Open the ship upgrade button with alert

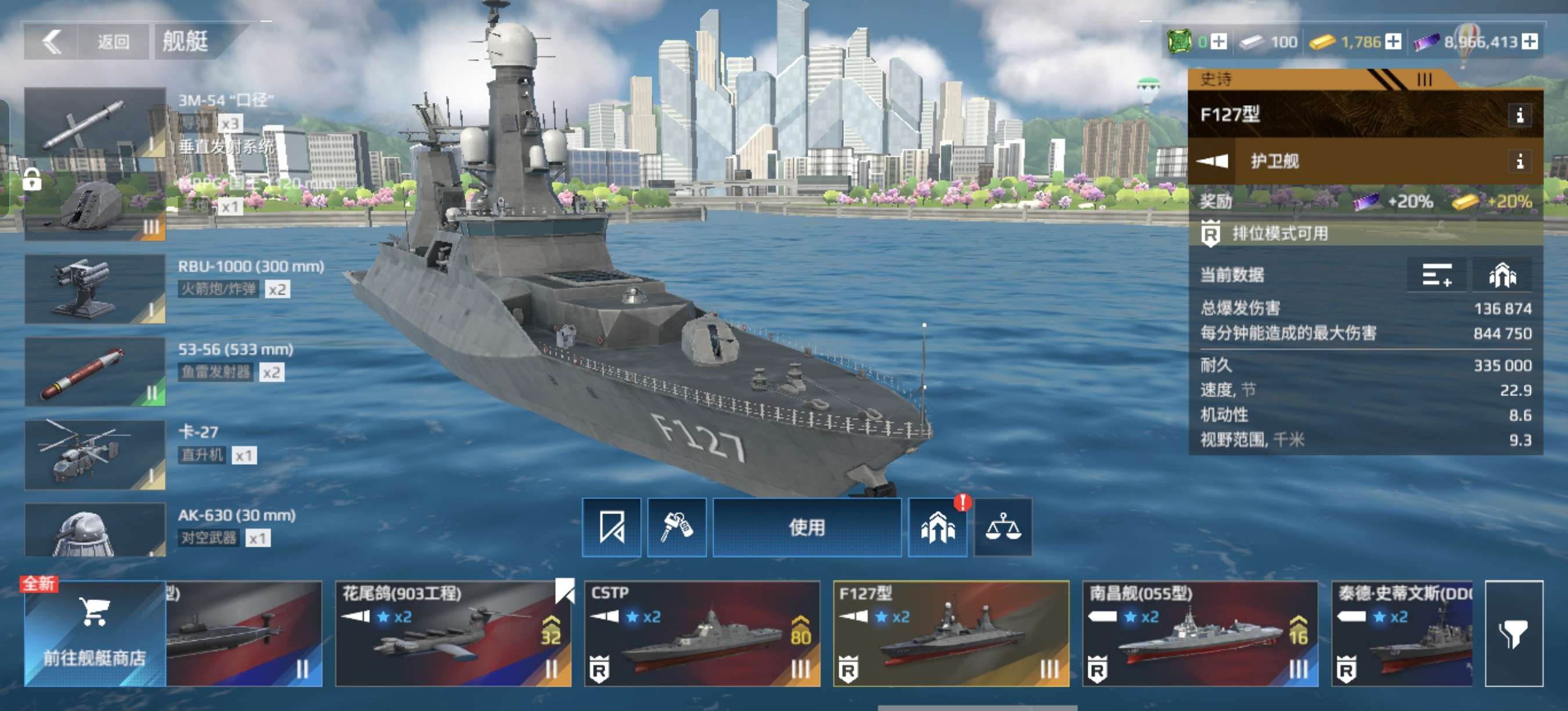pos(937,527)
